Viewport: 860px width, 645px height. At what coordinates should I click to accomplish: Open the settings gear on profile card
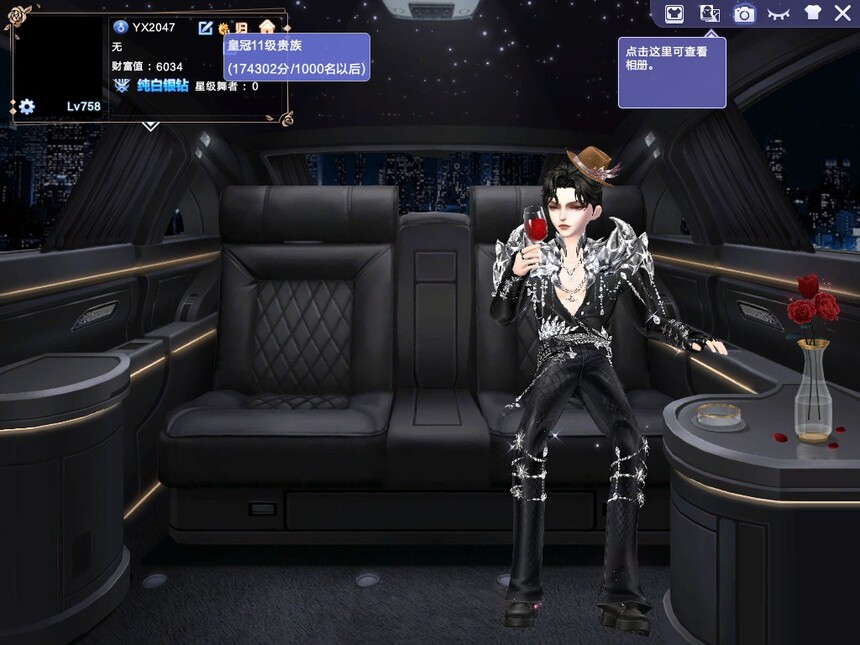tap(27, 106)
